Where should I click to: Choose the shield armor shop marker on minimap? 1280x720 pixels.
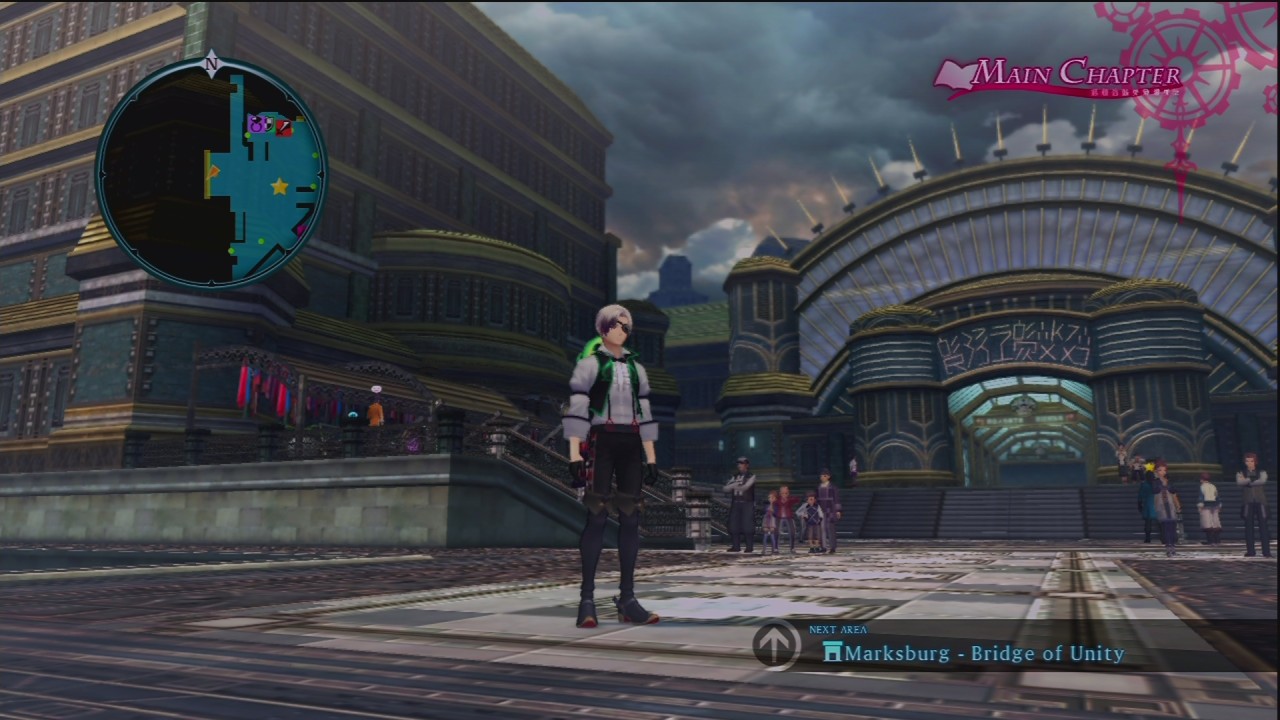[269, 125]
